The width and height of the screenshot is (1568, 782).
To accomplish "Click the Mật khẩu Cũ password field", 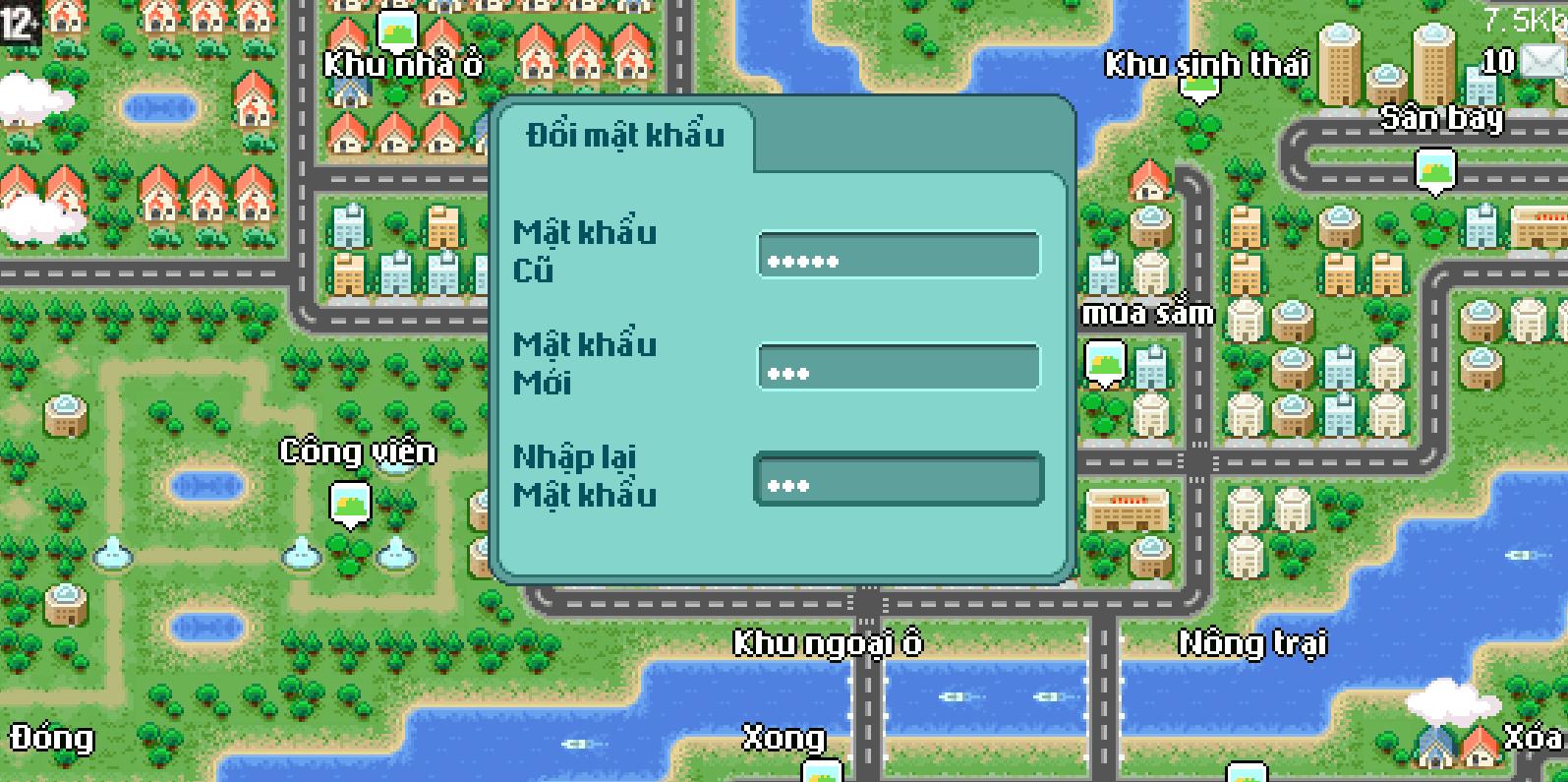I will (x=897, y=256).
